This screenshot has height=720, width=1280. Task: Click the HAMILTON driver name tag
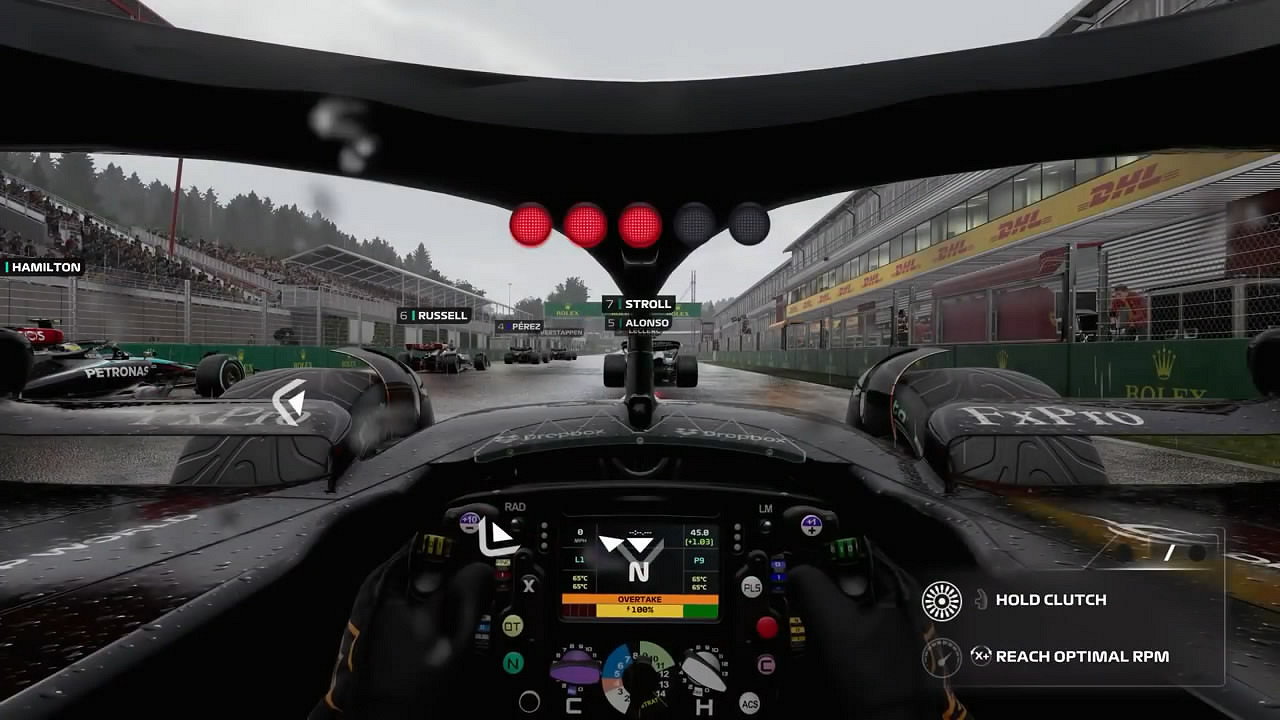click(x=41, y=267)
